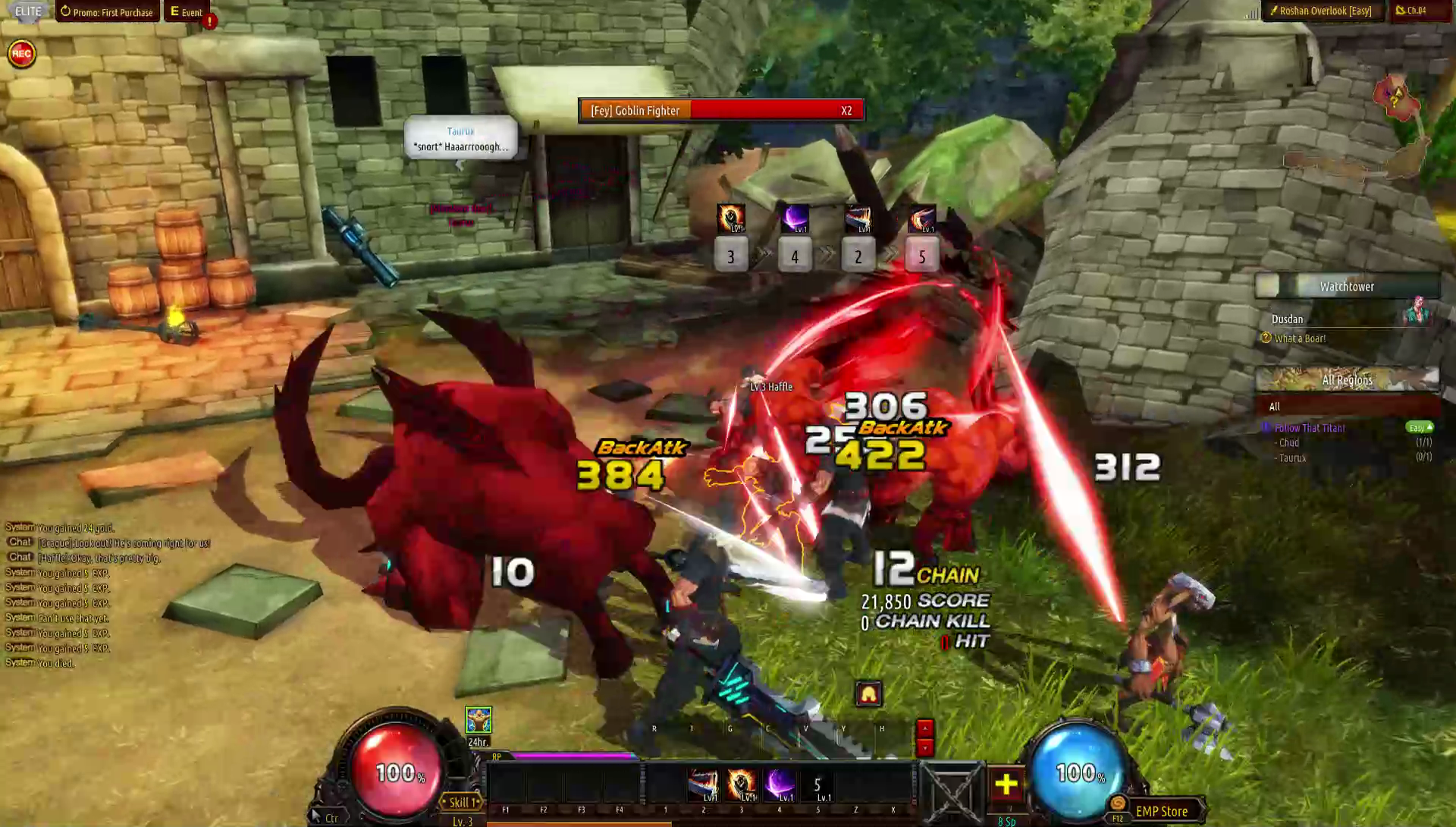Screen dimensions: 1456x827
Task: Select the All quest category row
Action: [1275, 407]
